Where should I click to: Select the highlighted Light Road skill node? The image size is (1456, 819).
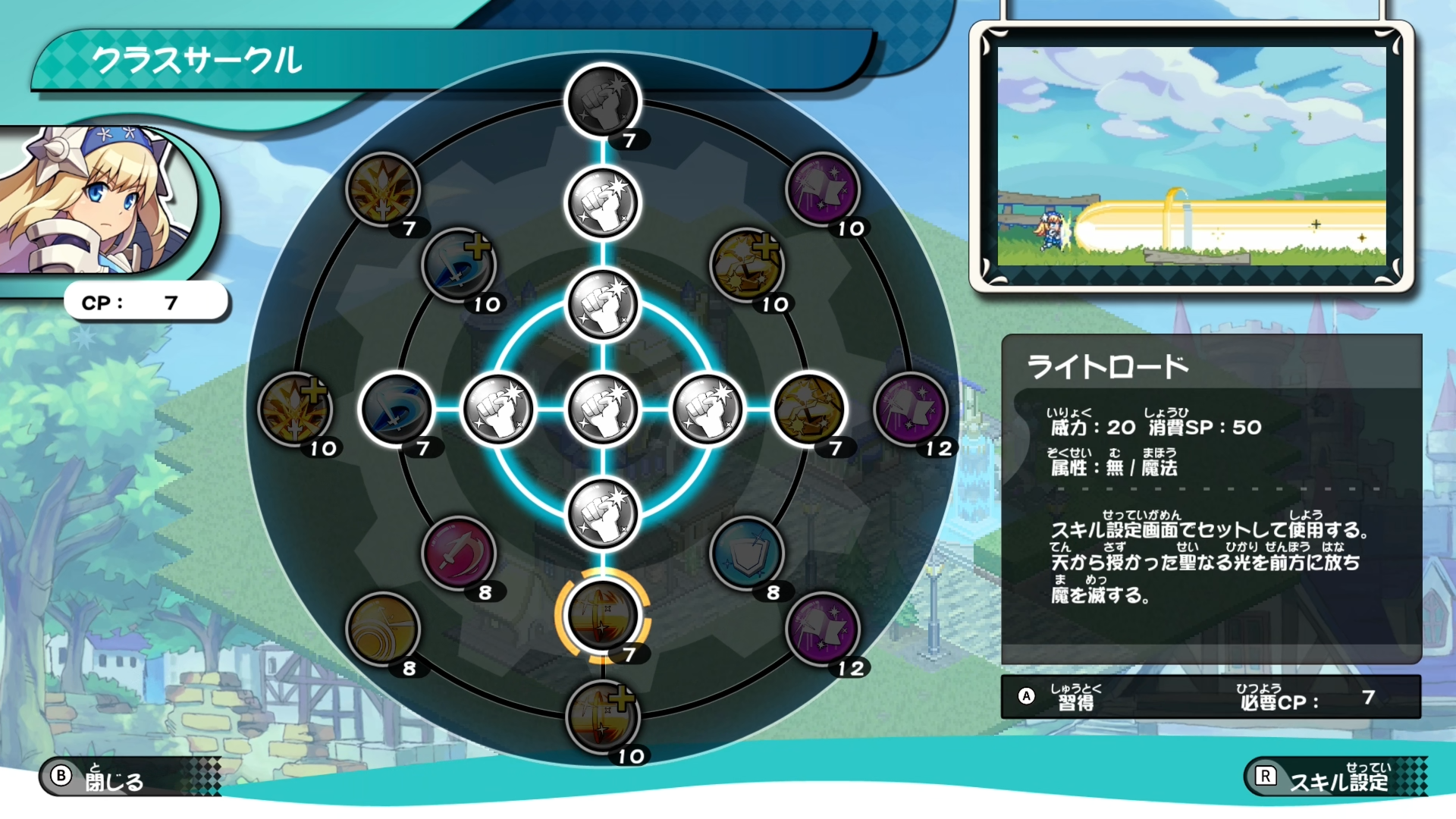(x=602, y=616)
